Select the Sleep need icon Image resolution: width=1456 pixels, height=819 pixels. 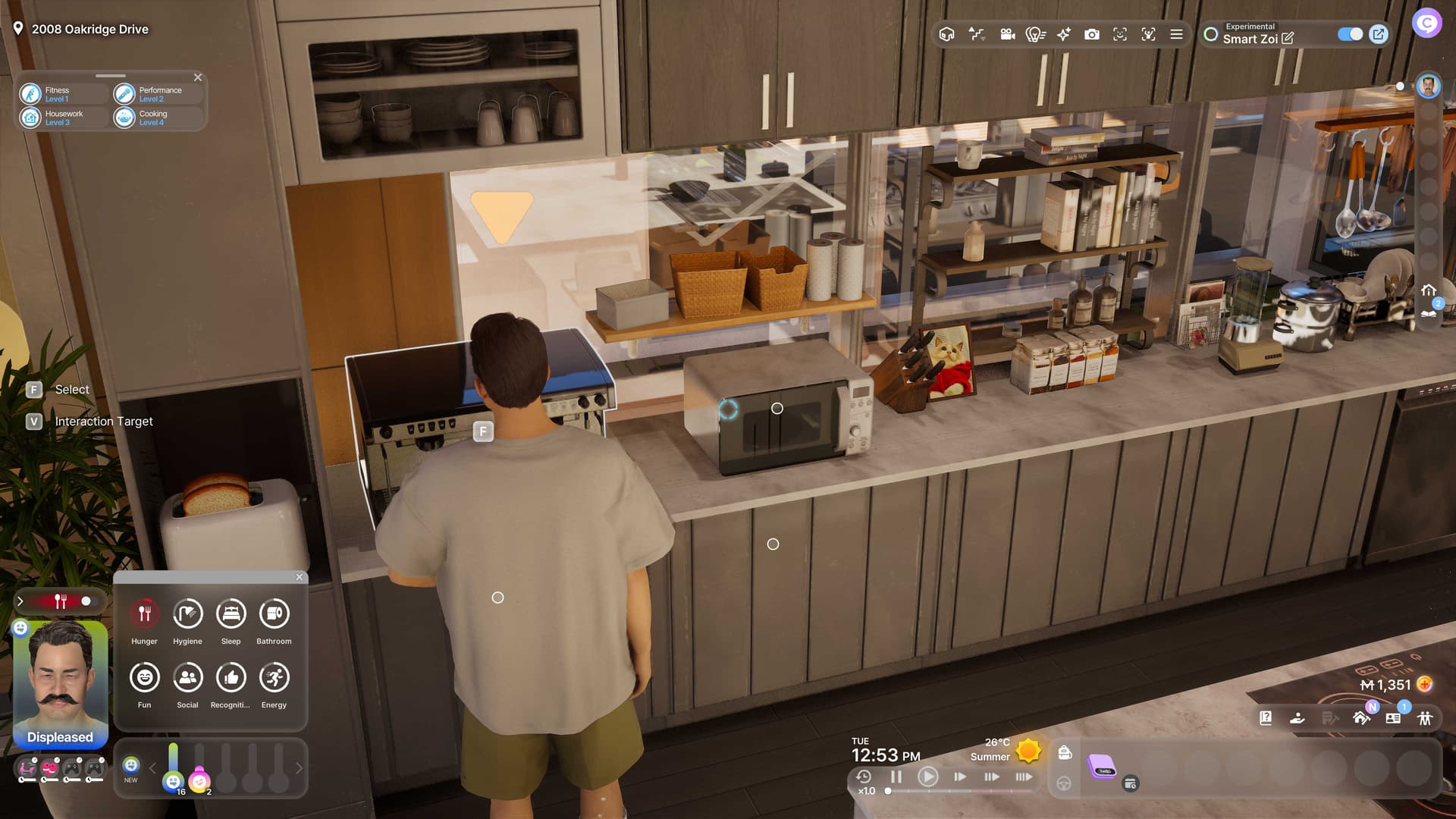(231, 613)
